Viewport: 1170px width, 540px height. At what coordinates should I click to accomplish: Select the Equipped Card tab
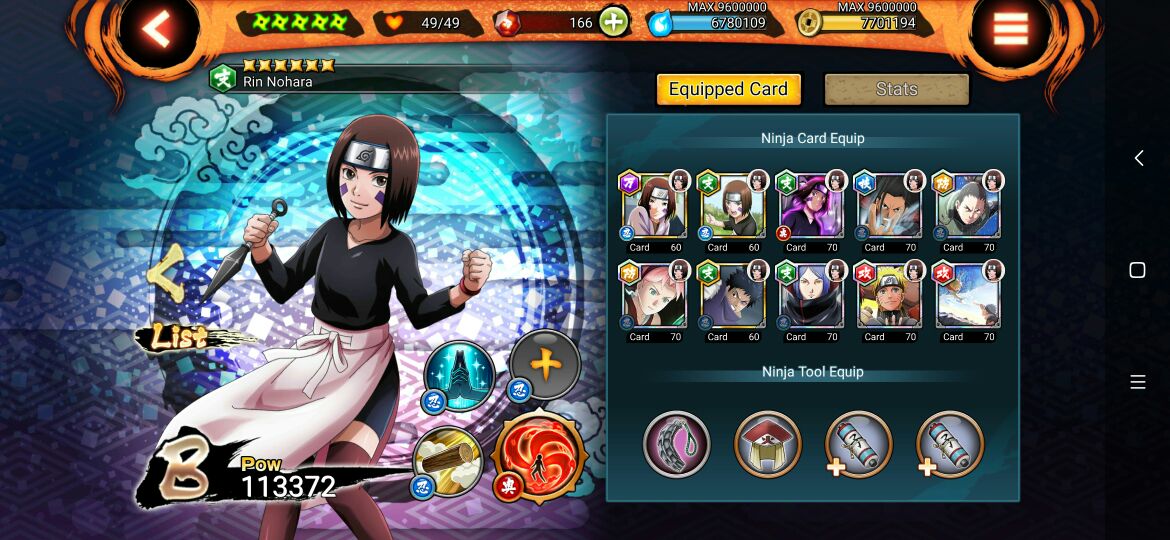click(728, 89)
